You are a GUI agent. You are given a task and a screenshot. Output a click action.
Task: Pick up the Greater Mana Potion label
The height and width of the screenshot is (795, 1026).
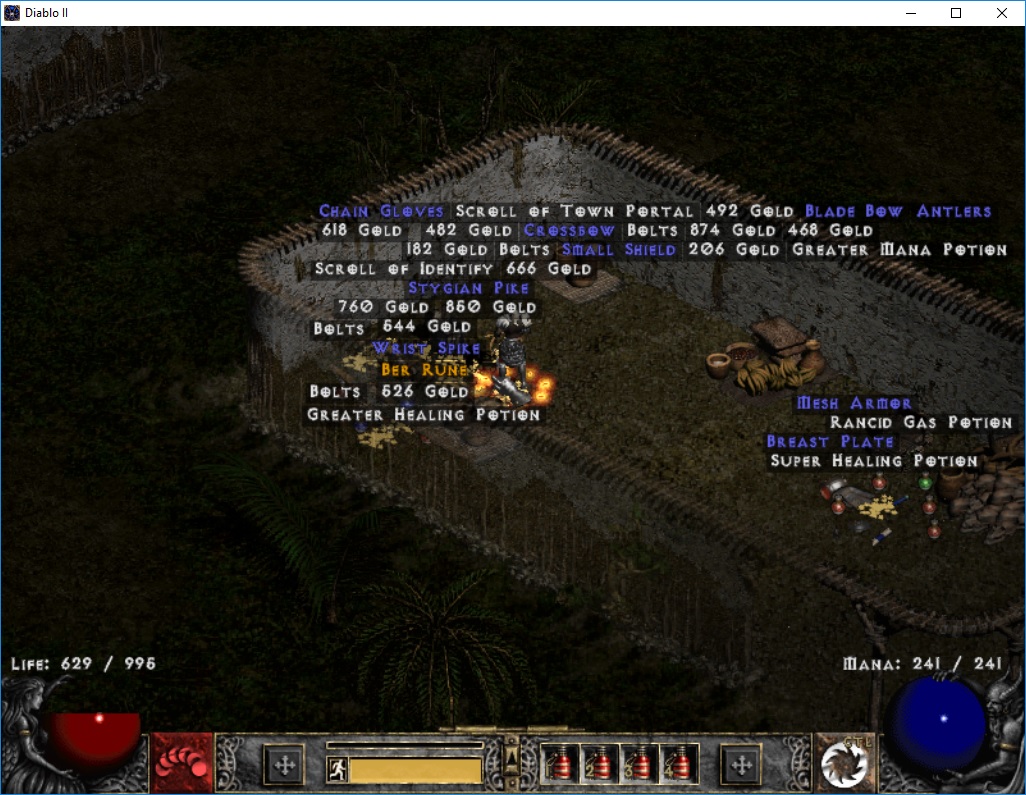coord(899,249)
